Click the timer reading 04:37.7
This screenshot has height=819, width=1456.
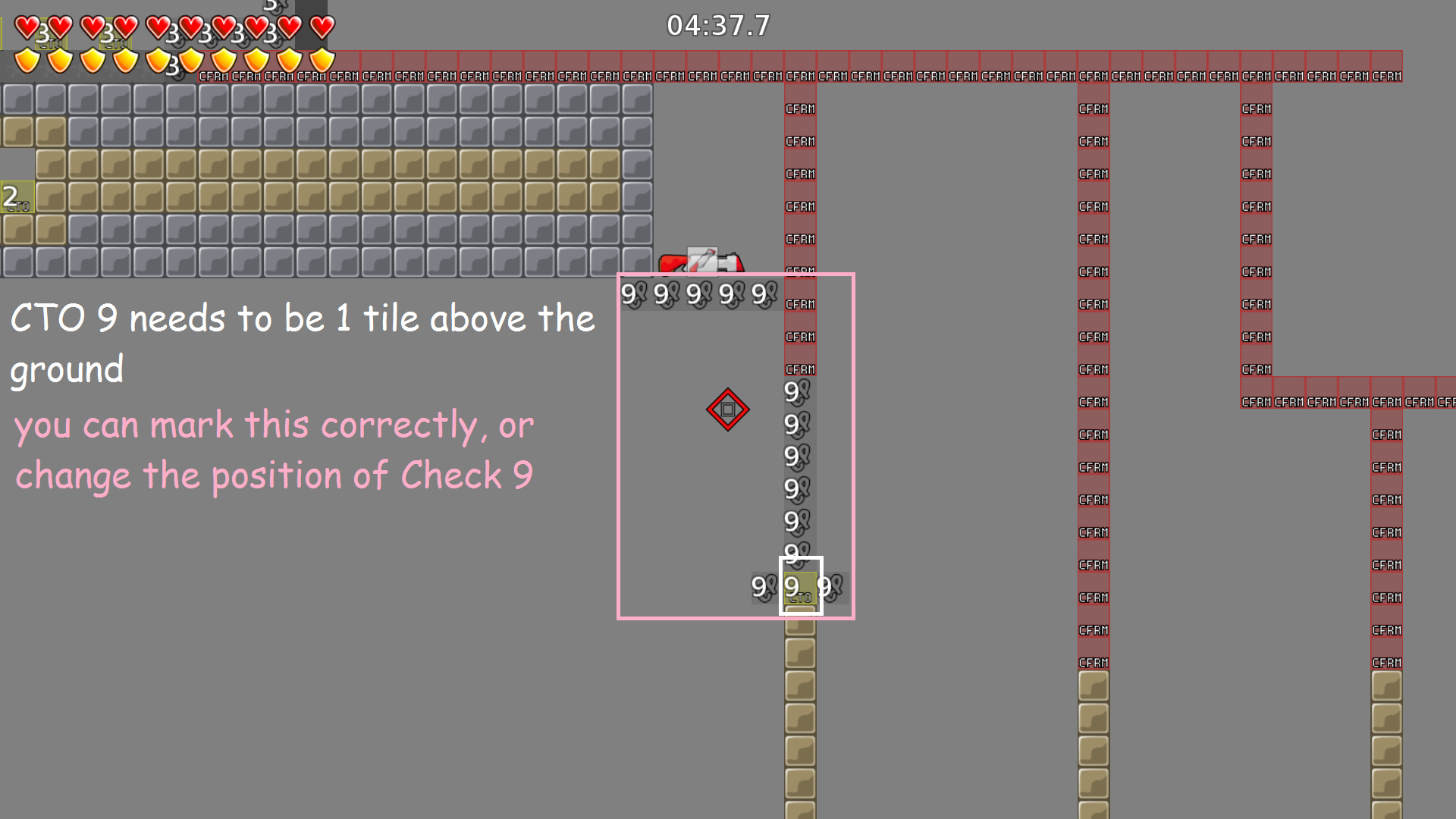tap(719, 25)
